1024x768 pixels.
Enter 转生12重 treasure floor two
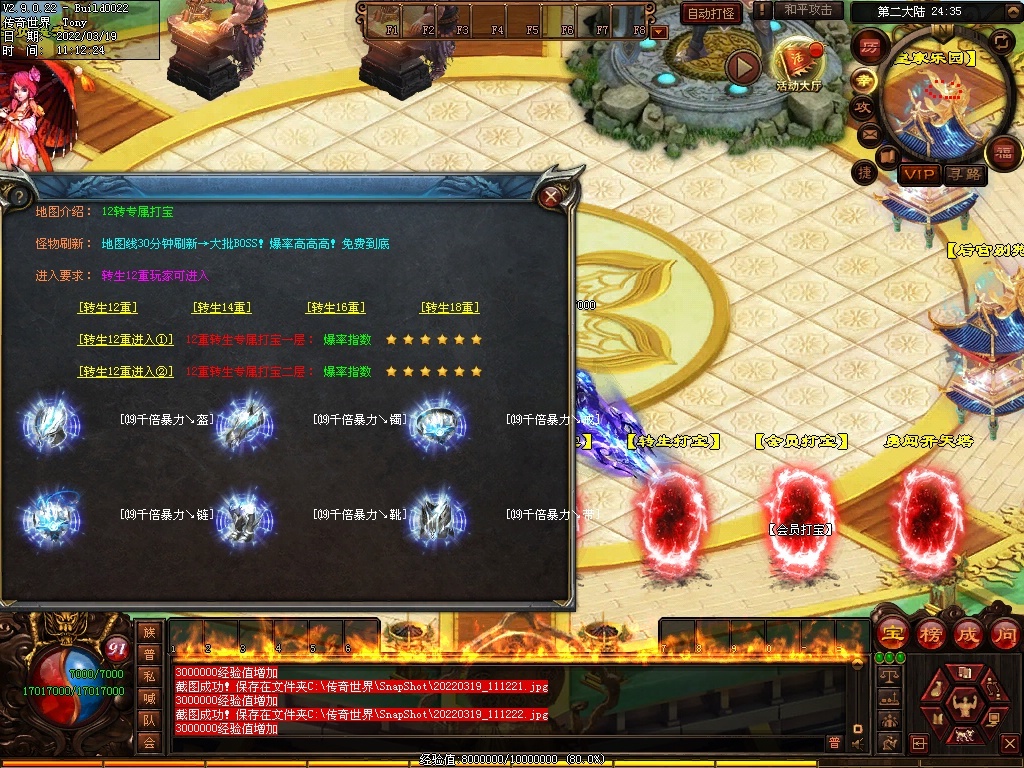(x=126, y=372)
